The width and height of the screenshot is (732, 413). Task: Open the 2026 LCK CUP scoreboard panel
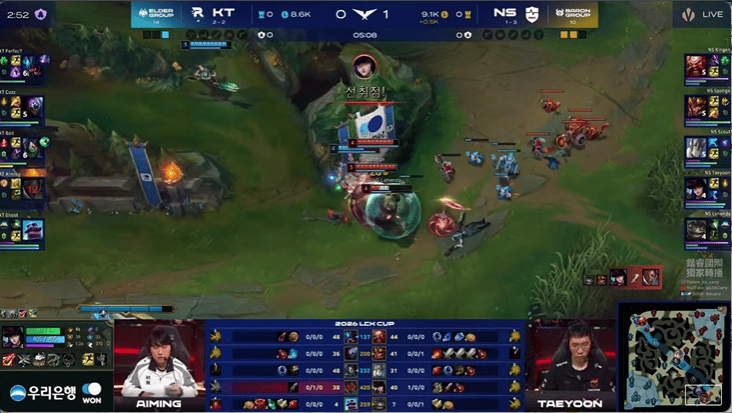tap(364, 366)
